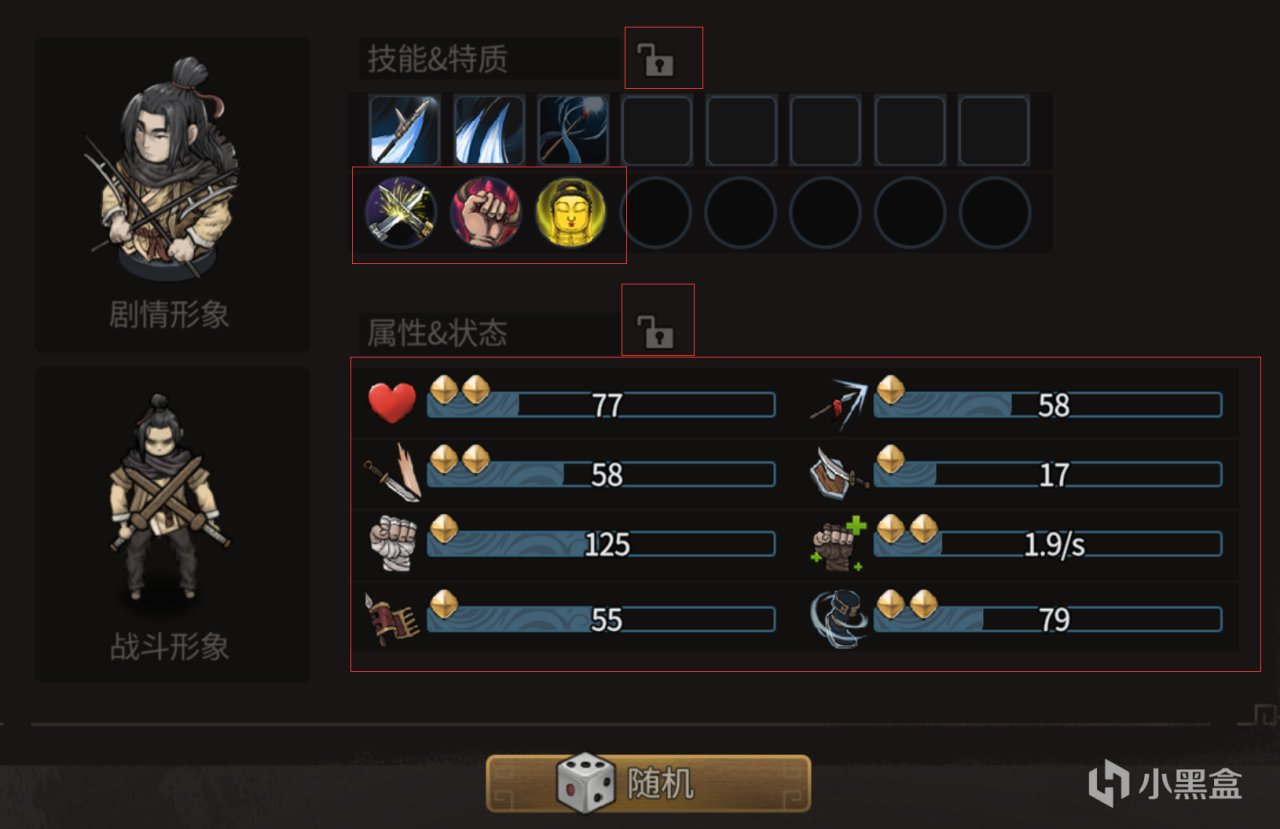Image resolution: width=1280 pixels, height=829 pixels.
Task: Select the crossed blades trait icon
Action: click(401, 214)
